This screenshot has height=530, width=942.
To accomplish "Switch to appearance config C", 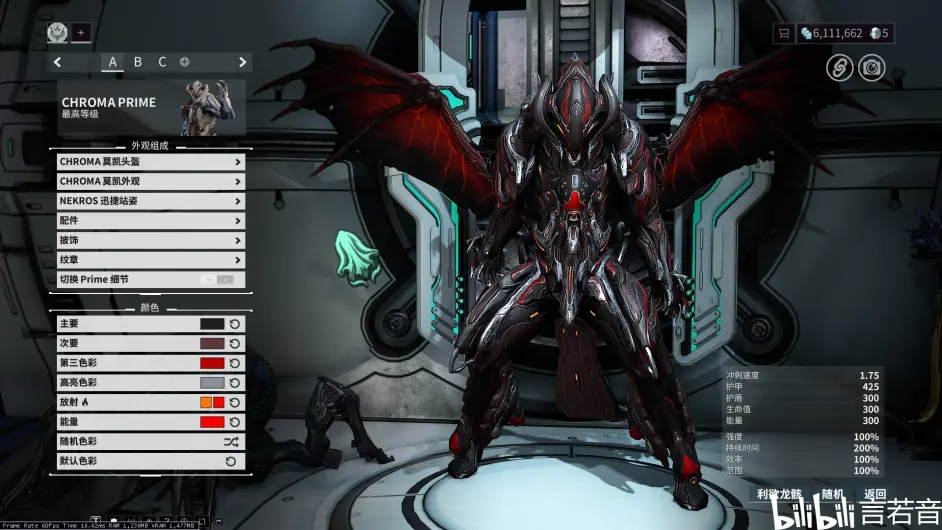I will click(162, 62).
